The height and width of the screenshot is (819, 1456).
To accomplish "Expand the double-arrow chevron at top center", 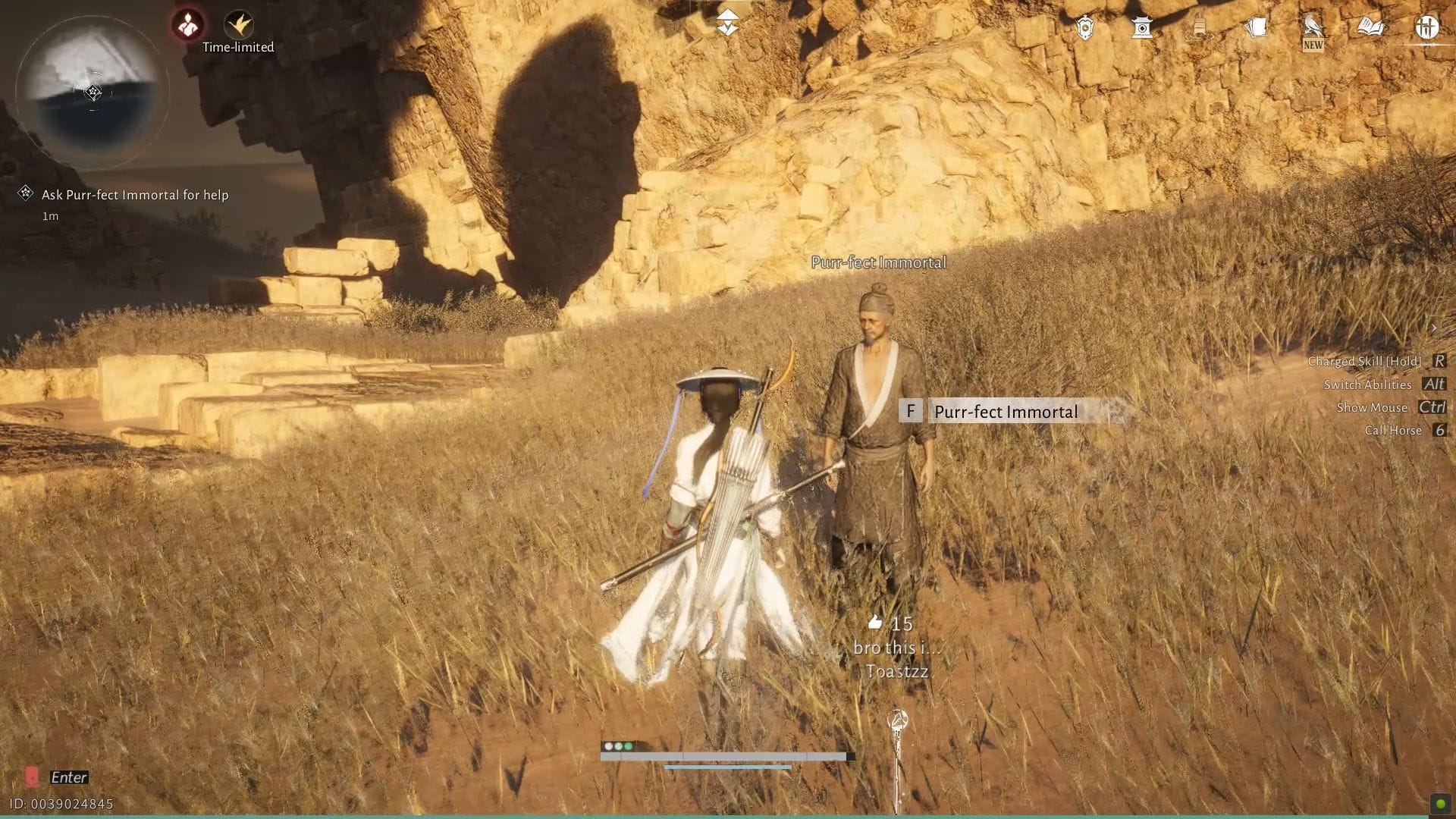I will click(726, 21).
